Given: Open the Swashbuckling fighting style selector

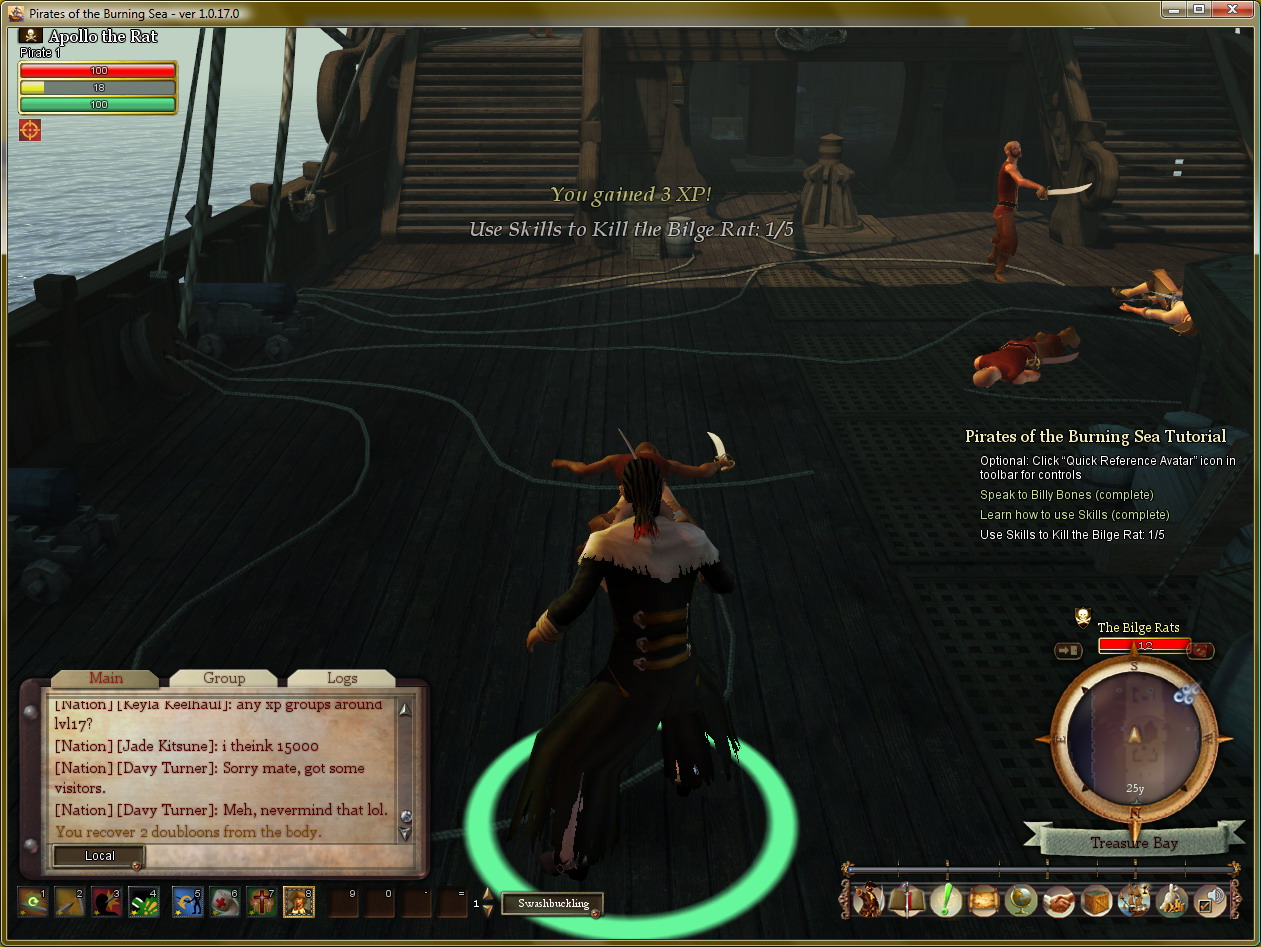Looking at the screenshot, I should pyautogui.click(x=552, y=903).
